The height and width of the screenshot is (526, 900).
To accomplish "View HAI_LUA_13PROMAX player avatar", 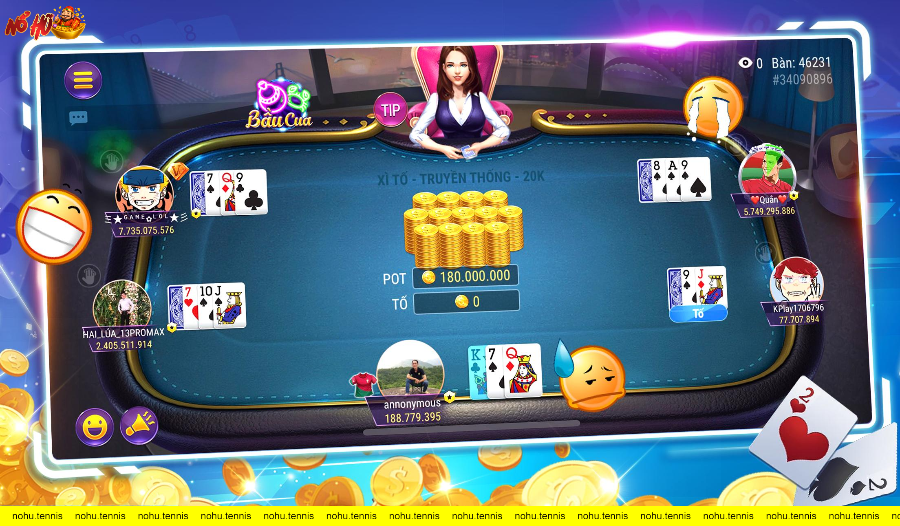I will [122, 305].
